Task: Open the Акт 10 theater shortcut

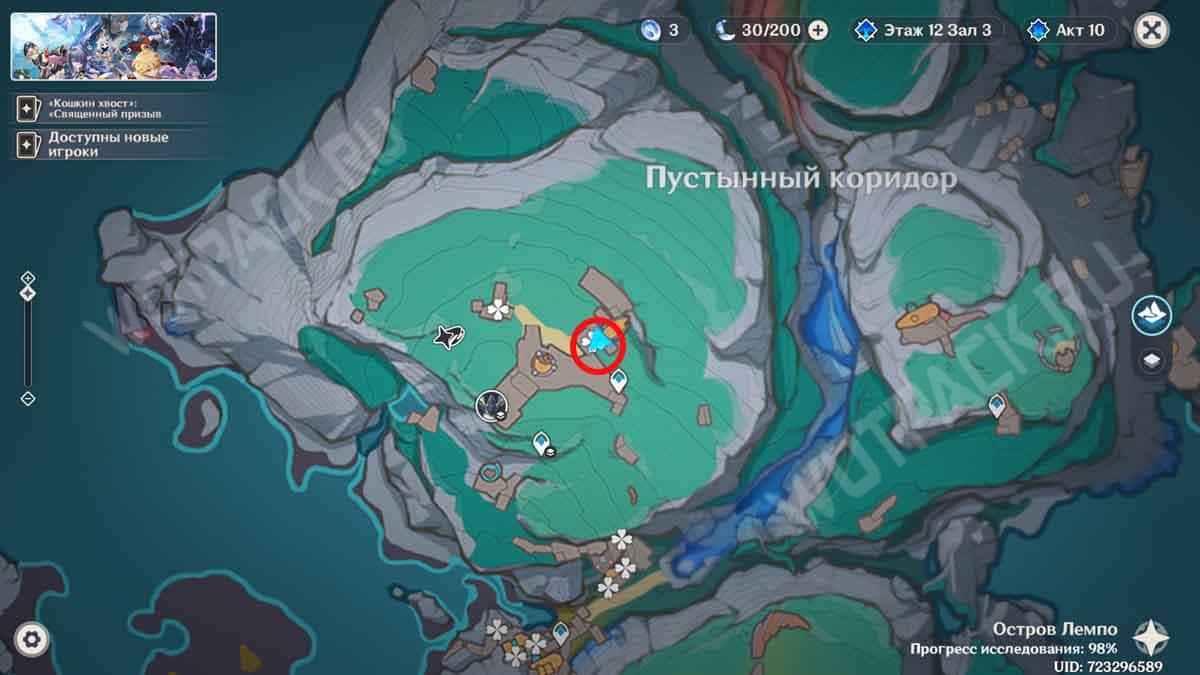Action: (1068, 30)
